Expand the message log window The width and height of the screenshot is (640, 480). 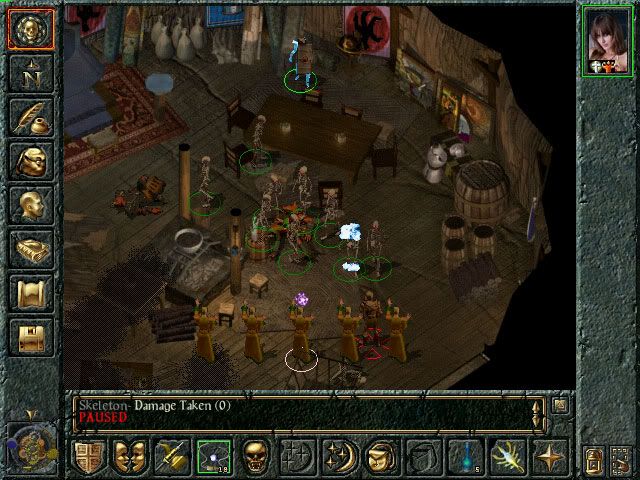pyautogui.click(x=560, y=405)
